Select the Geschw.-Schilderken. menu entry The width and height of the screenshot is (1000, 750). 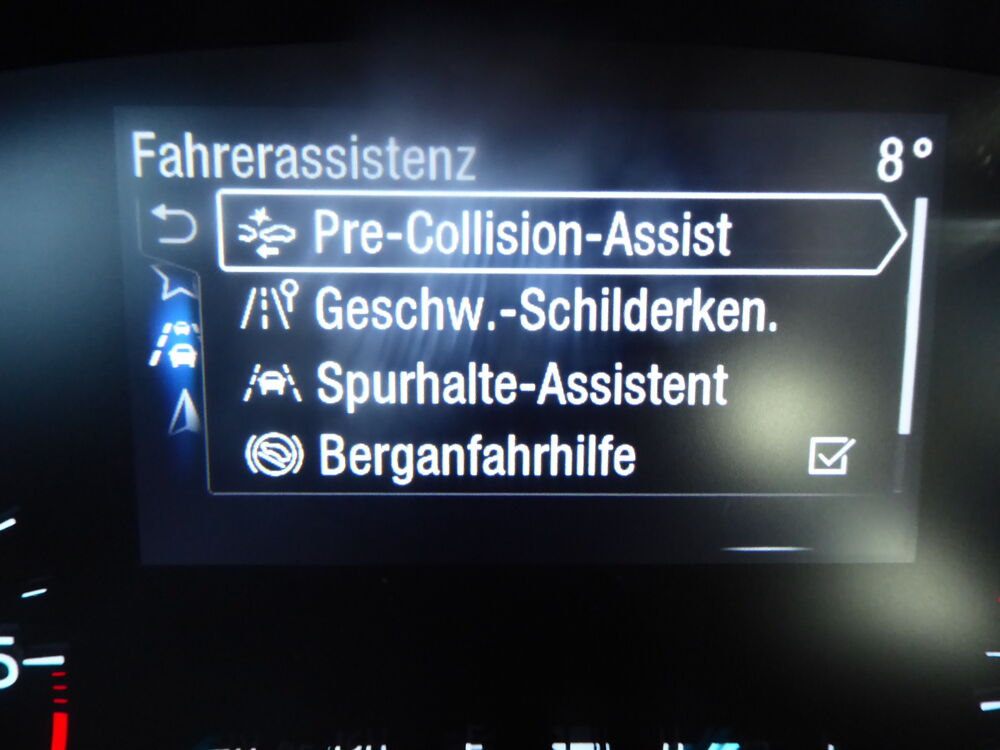click(x=545, y=309)
